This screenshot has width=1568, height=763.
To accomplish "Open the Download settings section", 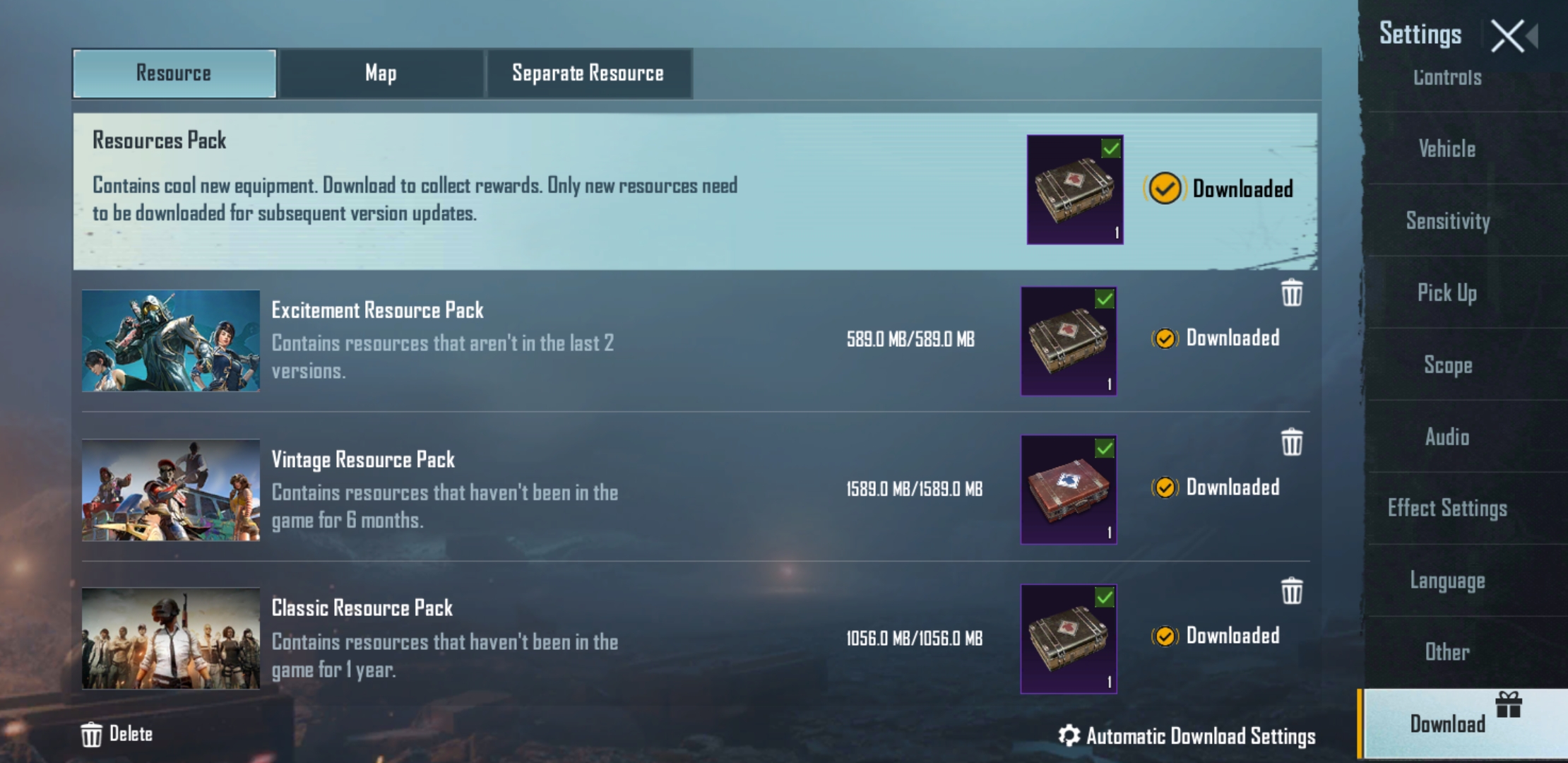I will (x=1447, y=724).
